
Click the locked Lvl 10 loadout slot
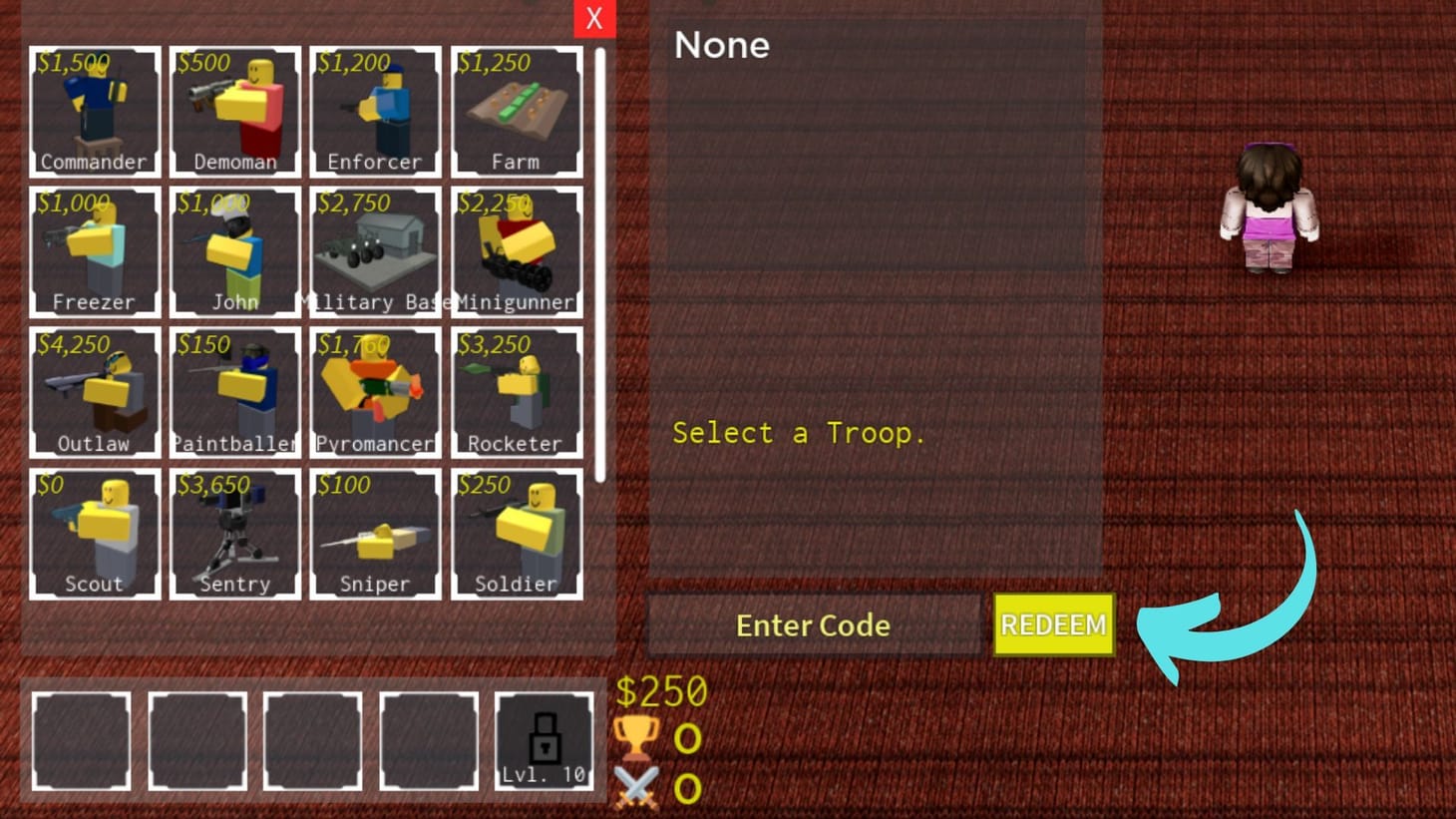click(x=545, y=741)
